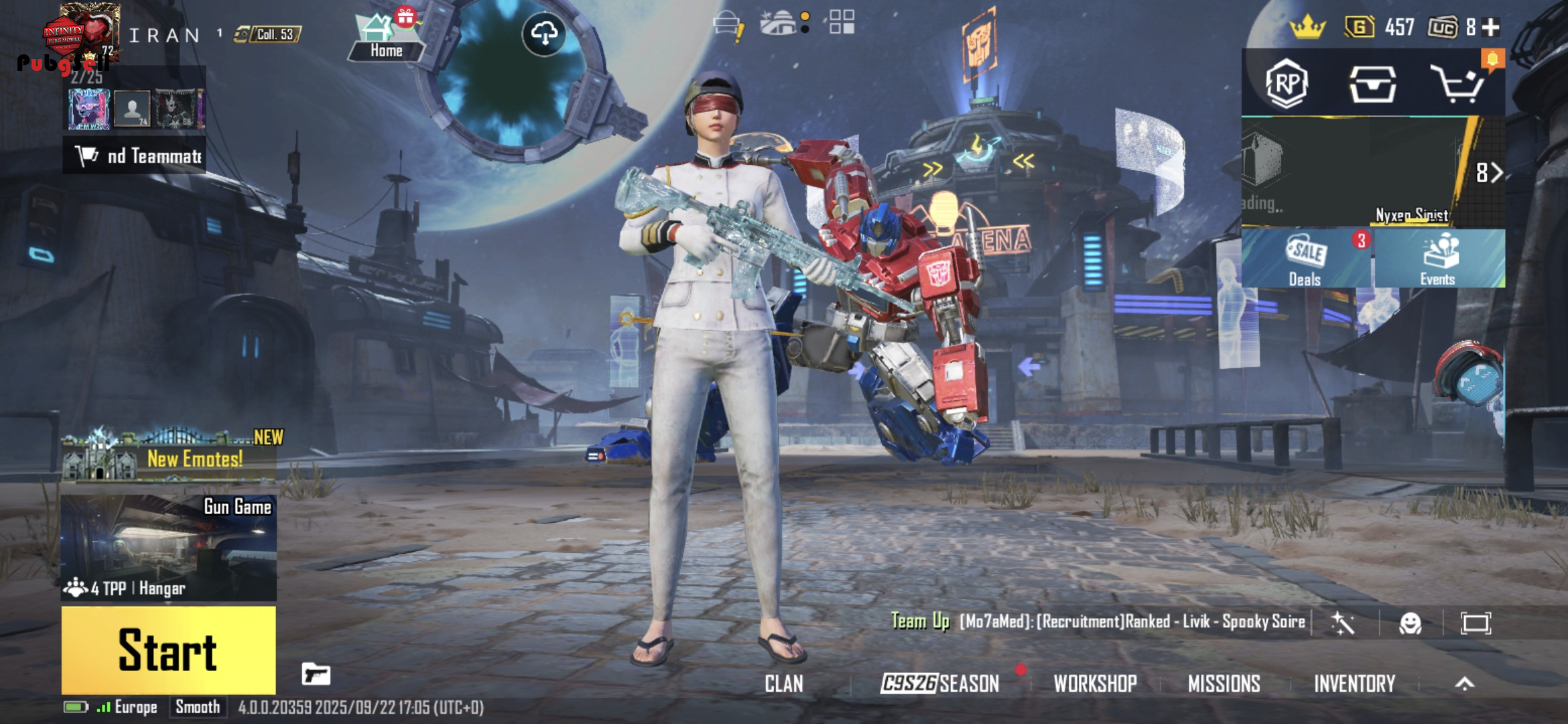Open the Home tab
This screenshot has height=724, width=1568.
pyautogui.click(x=385, y=37)
